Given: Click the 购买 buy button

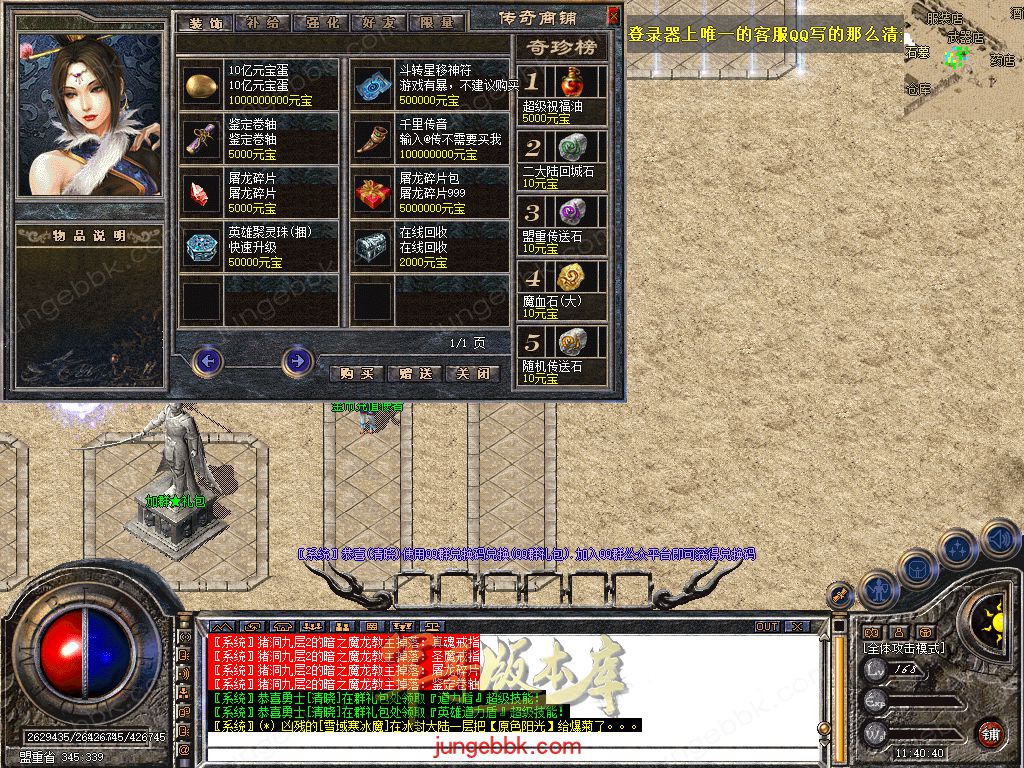Looking at the screenshot, I should [357, 373].
